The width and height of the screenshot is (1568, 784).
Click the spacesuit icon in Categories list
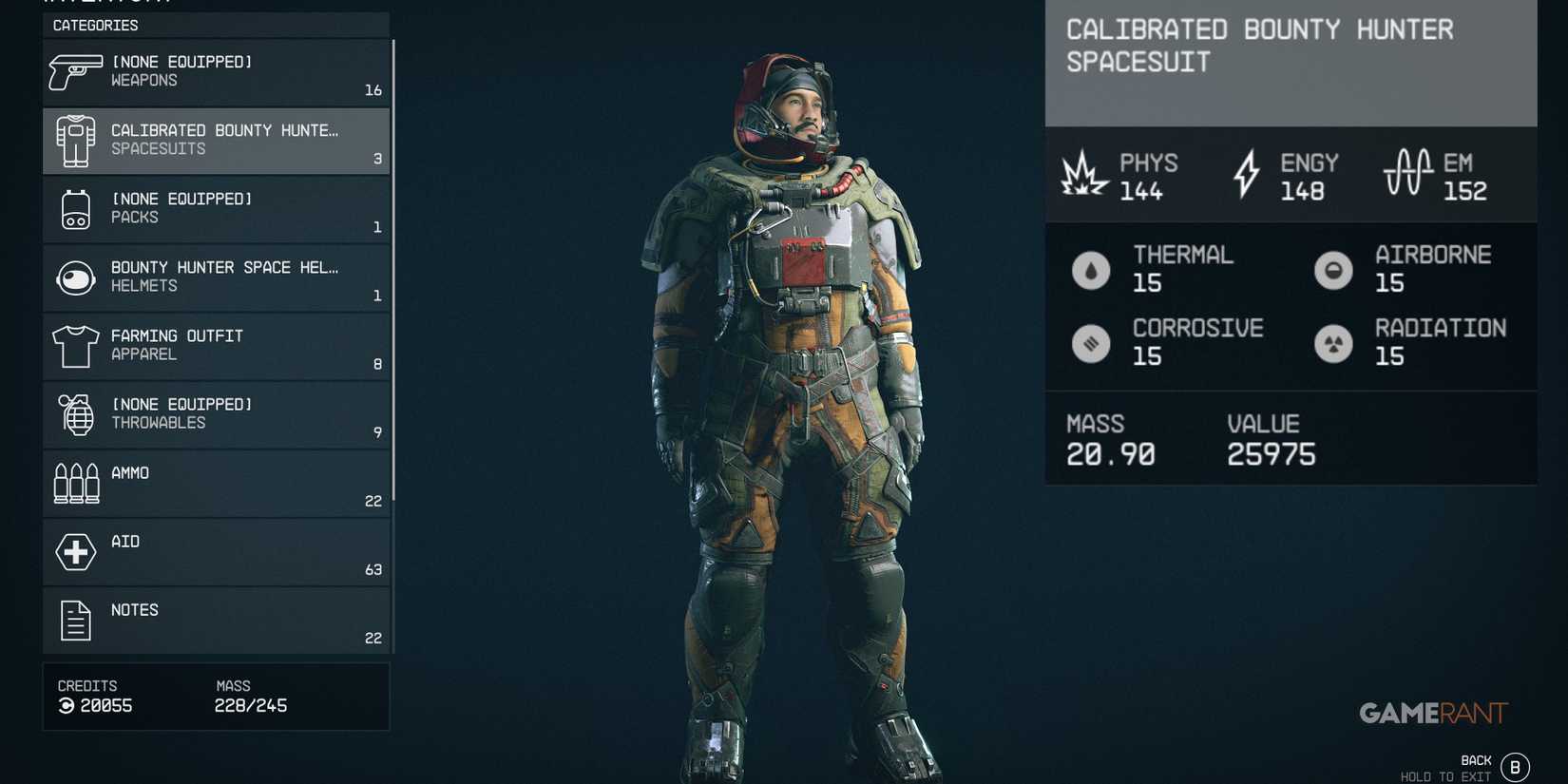pyautogui.click(x=75, y=140)
